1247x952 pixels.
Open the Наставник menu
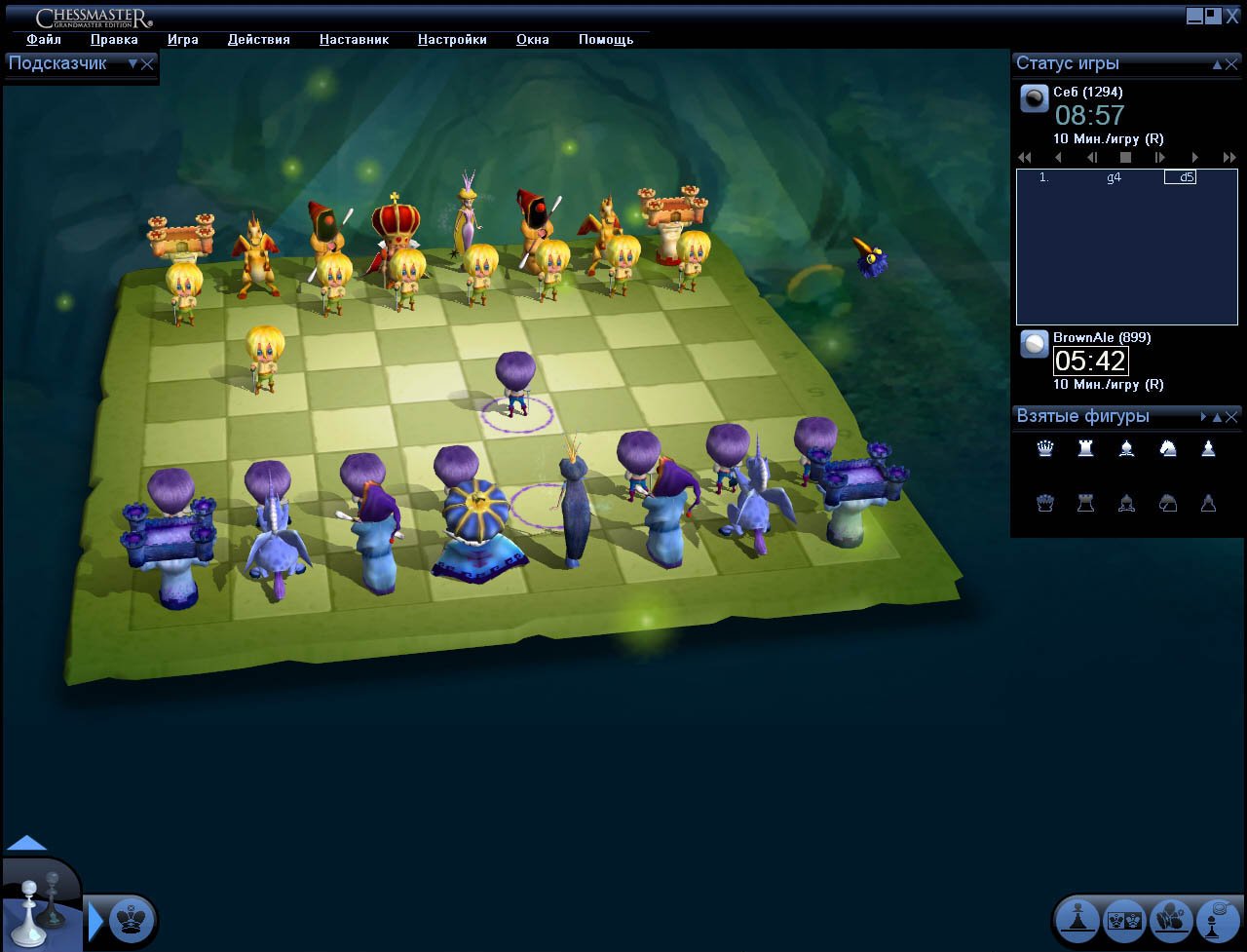pyautogui.click(x=353, y=39)
